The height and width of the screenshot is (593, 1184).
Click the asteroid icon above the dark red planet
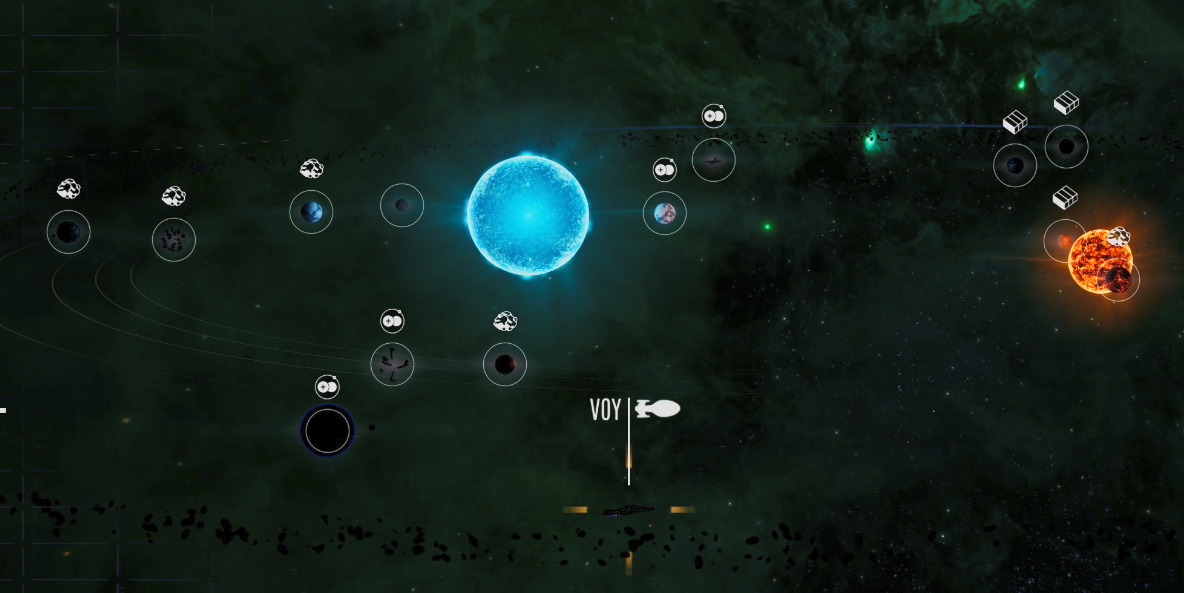505,321
